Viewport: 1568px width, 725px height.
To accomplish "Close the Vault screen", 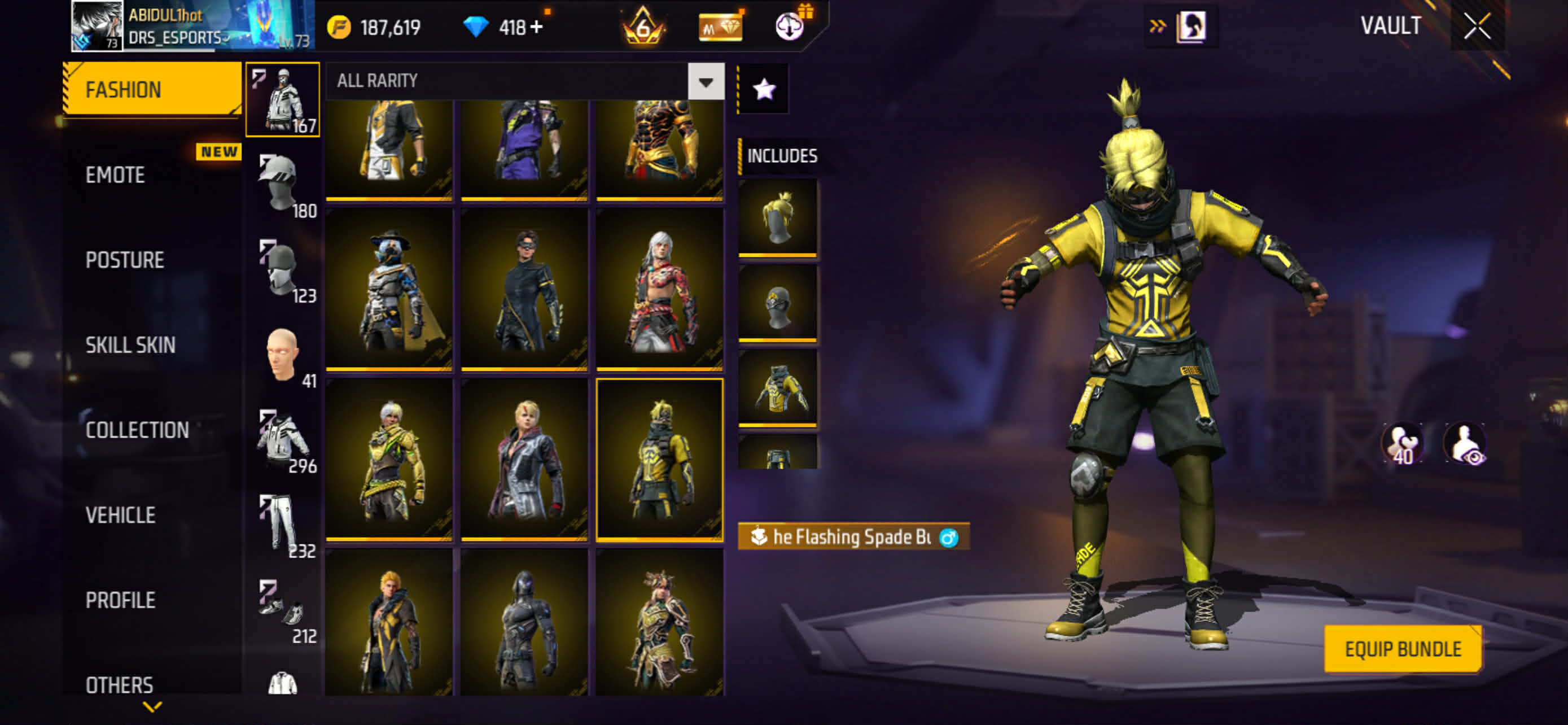I will coord(1477,27).
